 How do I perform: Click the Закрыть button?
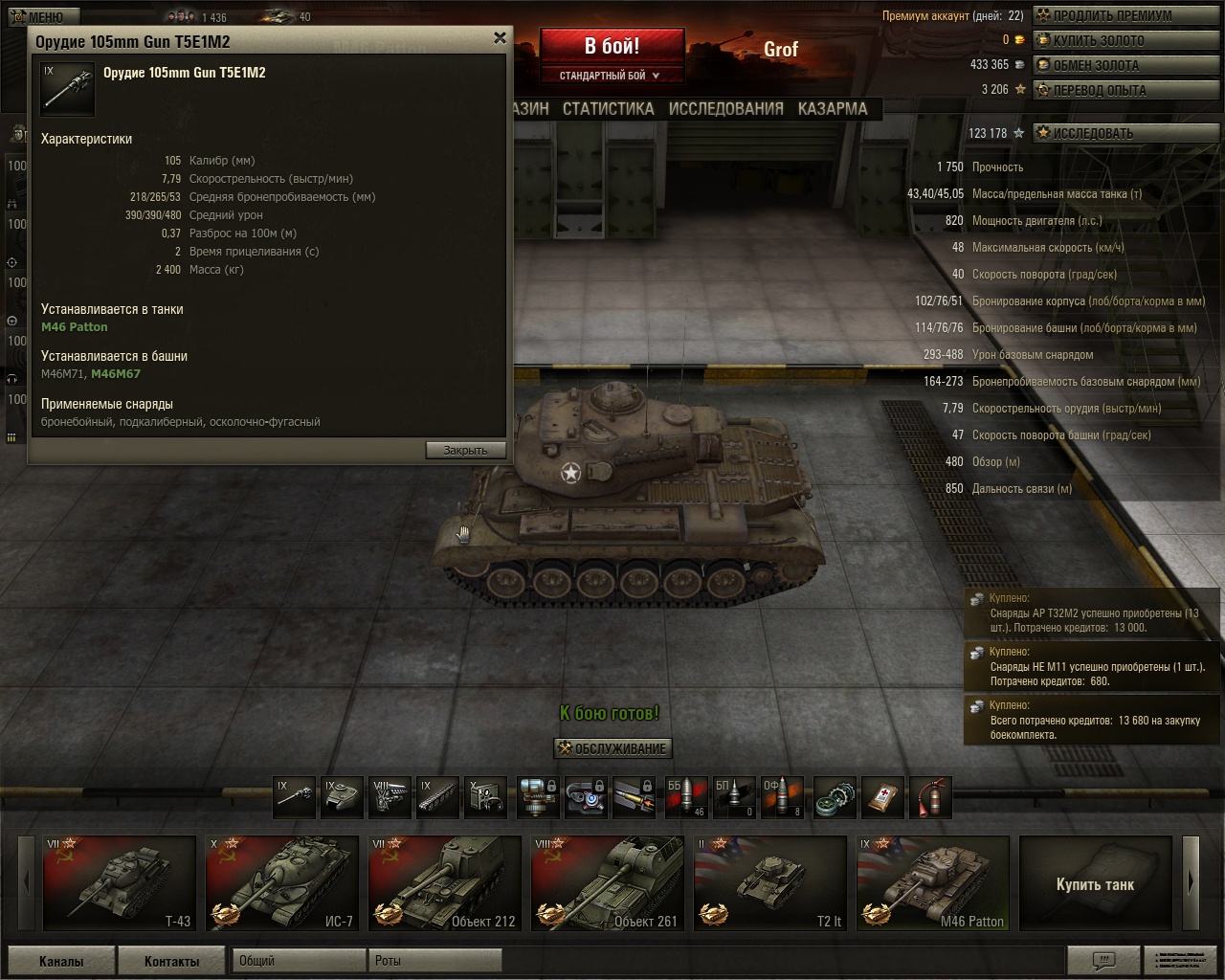point(465,450)
